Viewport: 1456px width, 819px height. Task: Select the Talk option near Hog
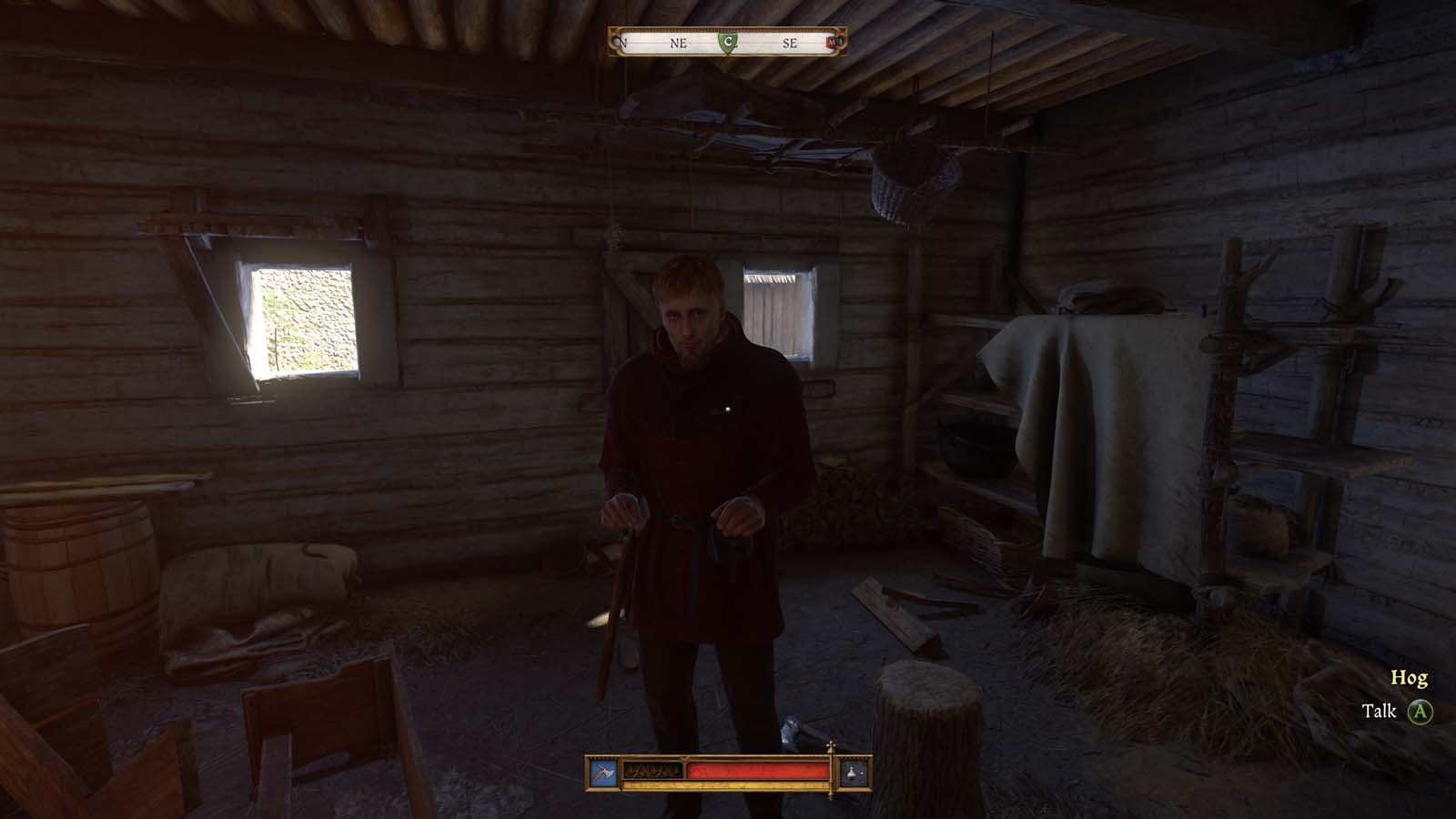tap(1380, 709)
